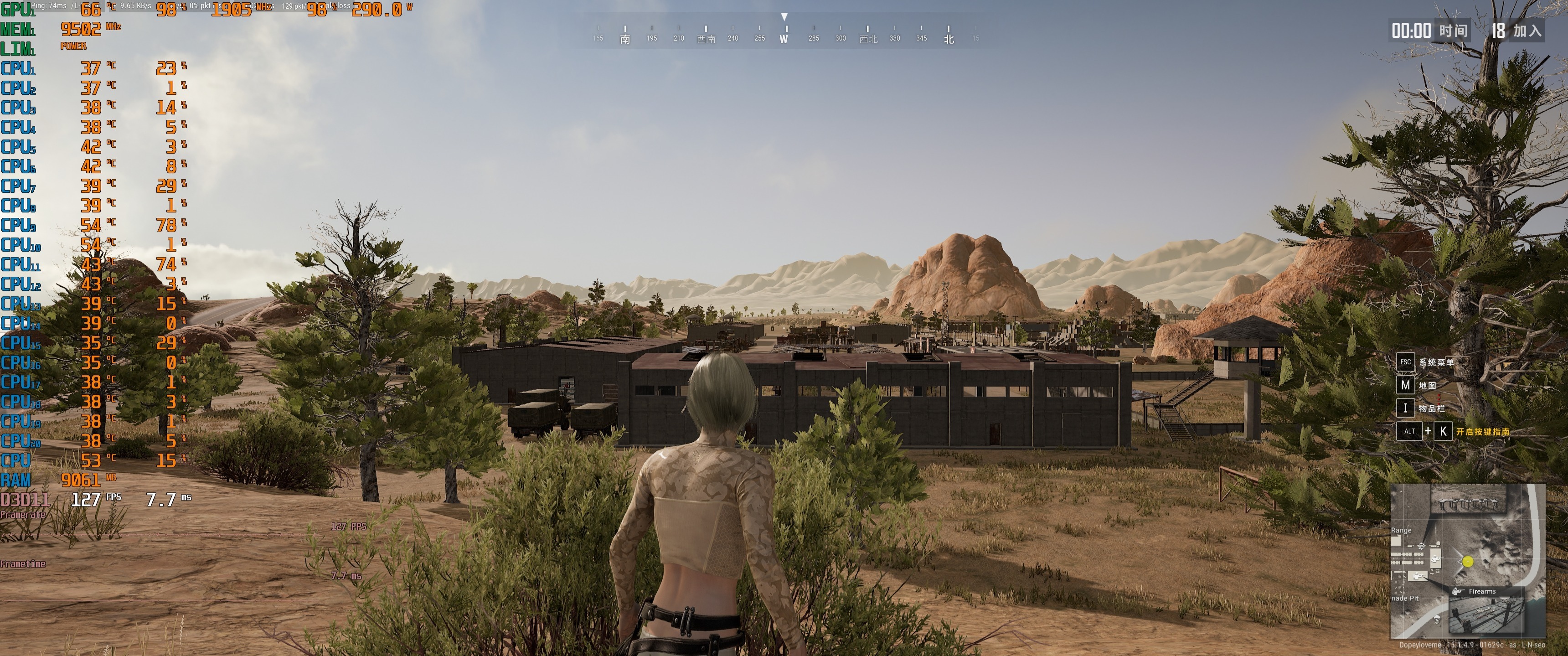This screenshot has width=1568, height=656.
Task: Click the minimap in the corner
Action: (1468, 560)
